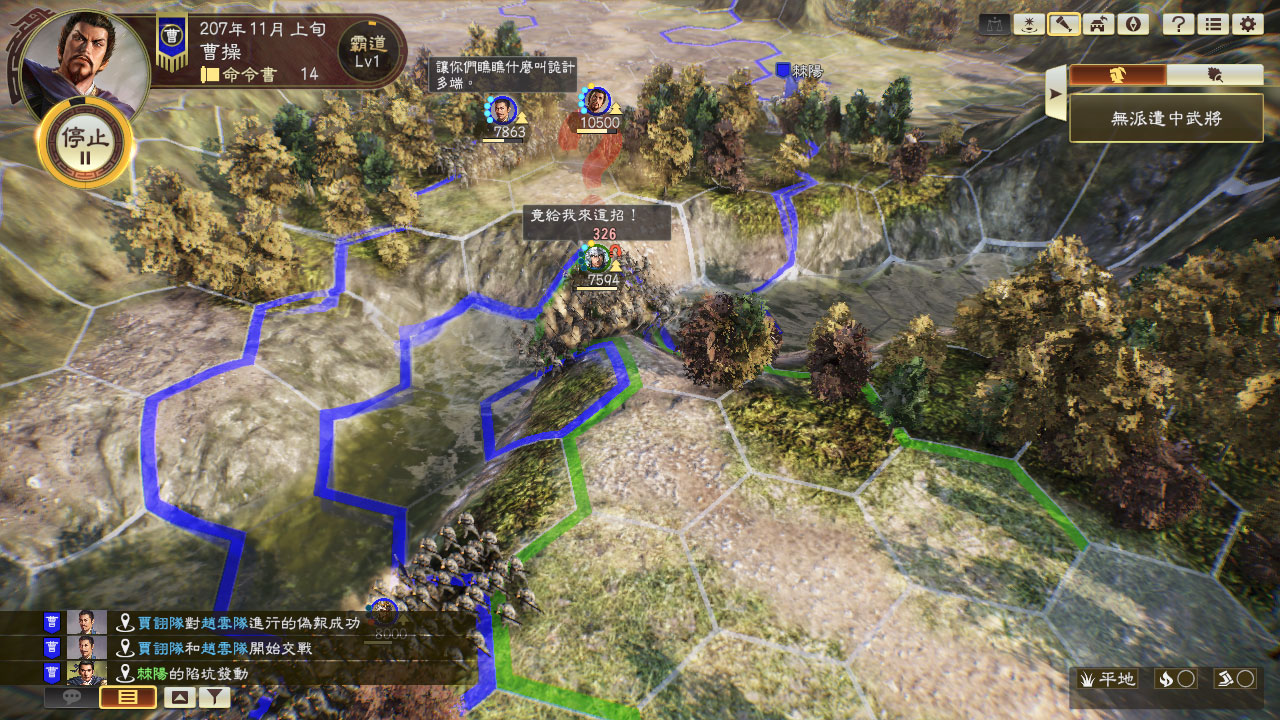Switch to the horse-head units tab

click(1117, 75)
